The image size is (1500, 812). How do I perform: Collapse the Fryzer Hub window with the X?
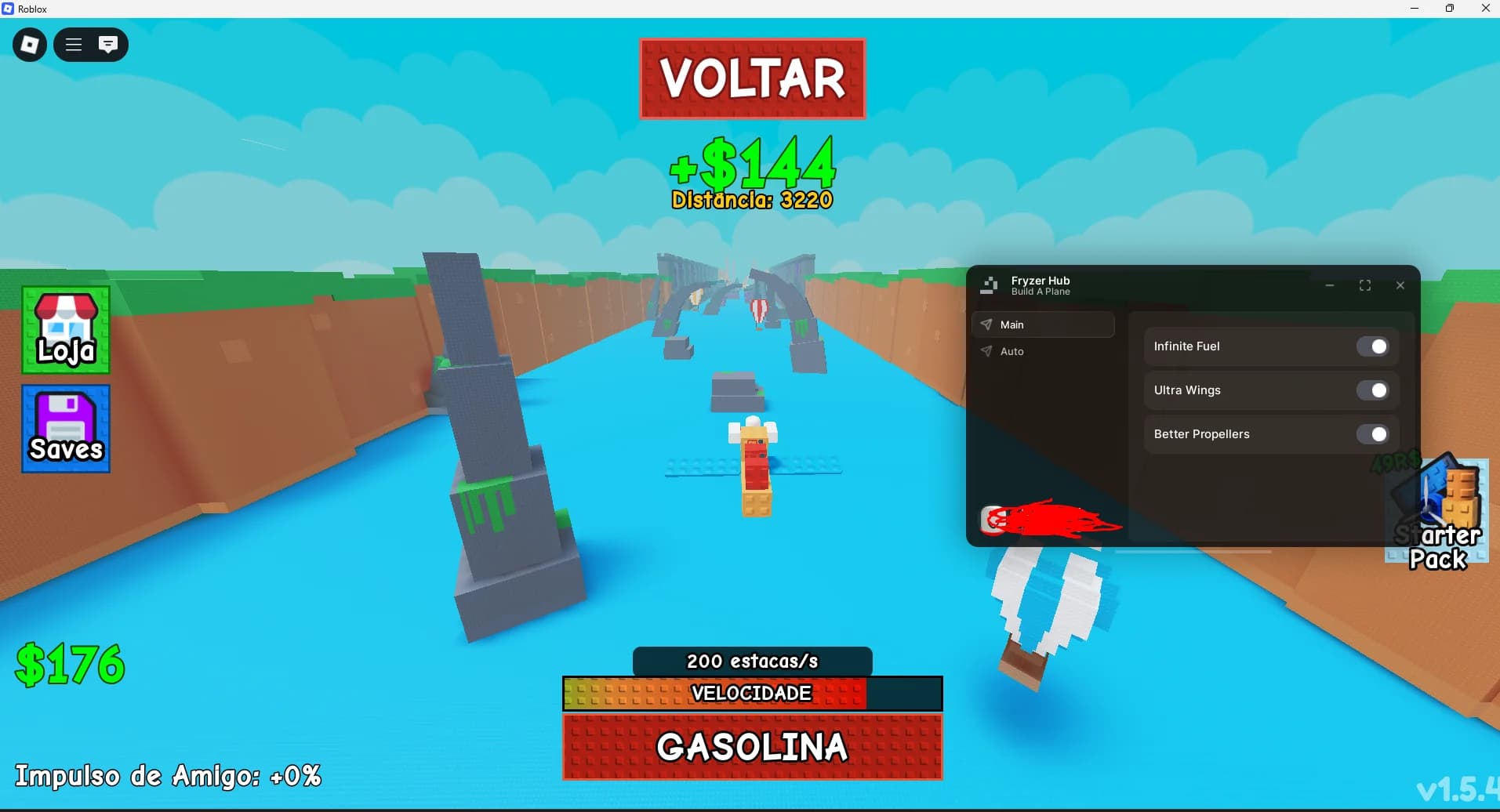tap(1400, 285)
